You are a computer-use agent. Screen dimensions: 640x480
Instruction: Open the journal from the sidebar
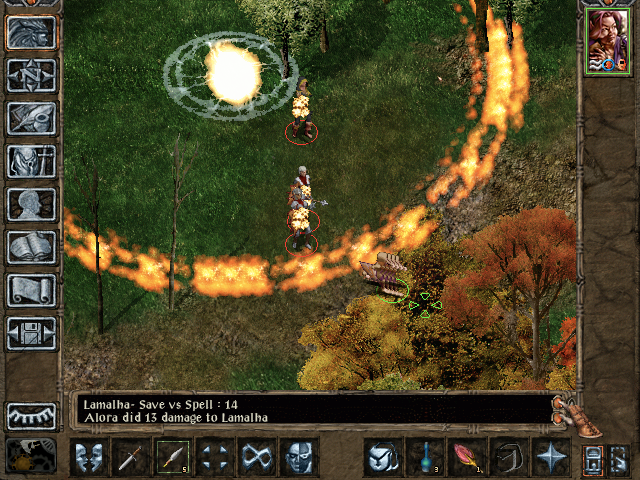[31, 118]
